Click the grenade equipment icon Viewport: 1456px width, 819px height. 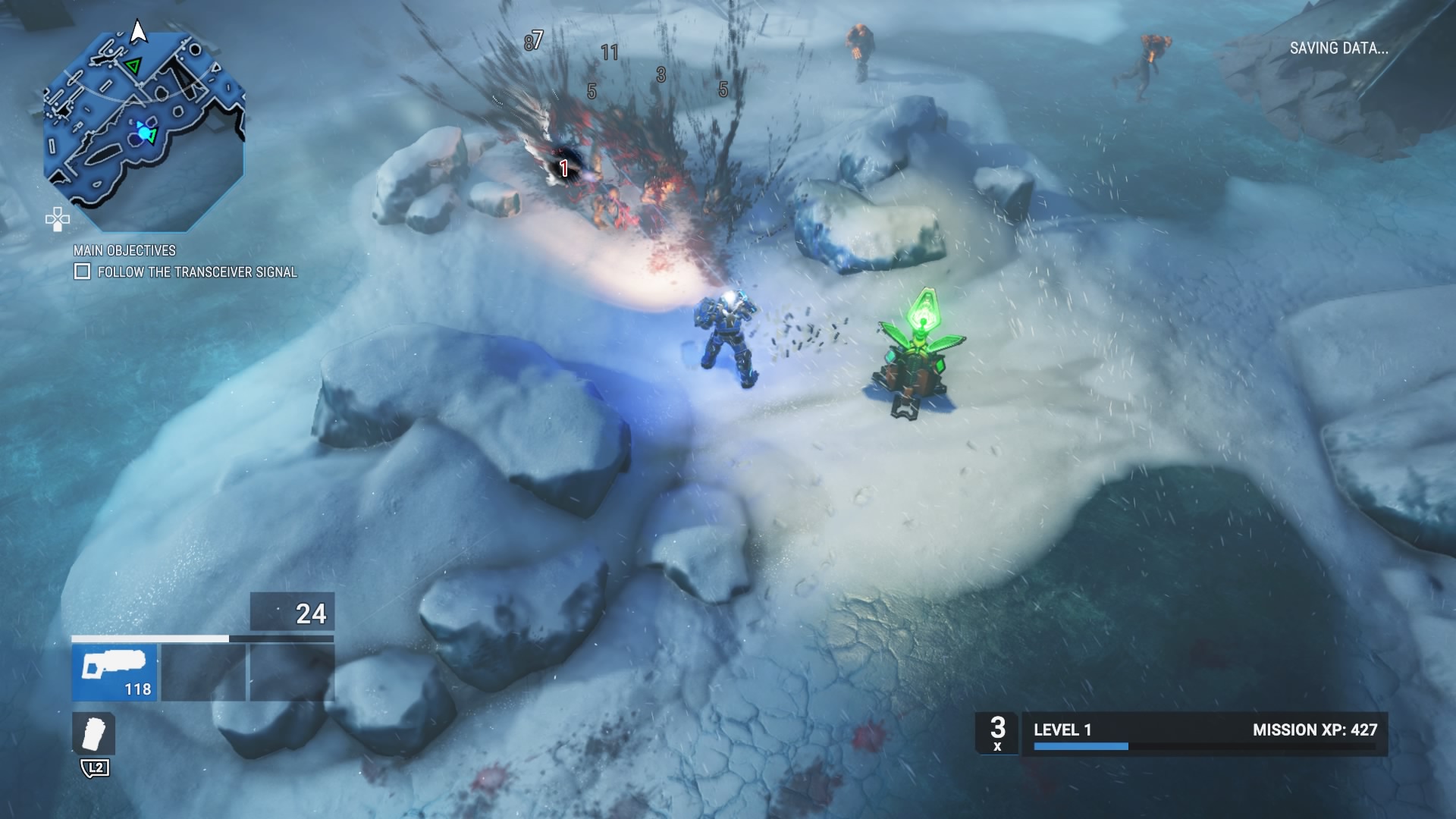pyautogui.click(x=94, y=733)
